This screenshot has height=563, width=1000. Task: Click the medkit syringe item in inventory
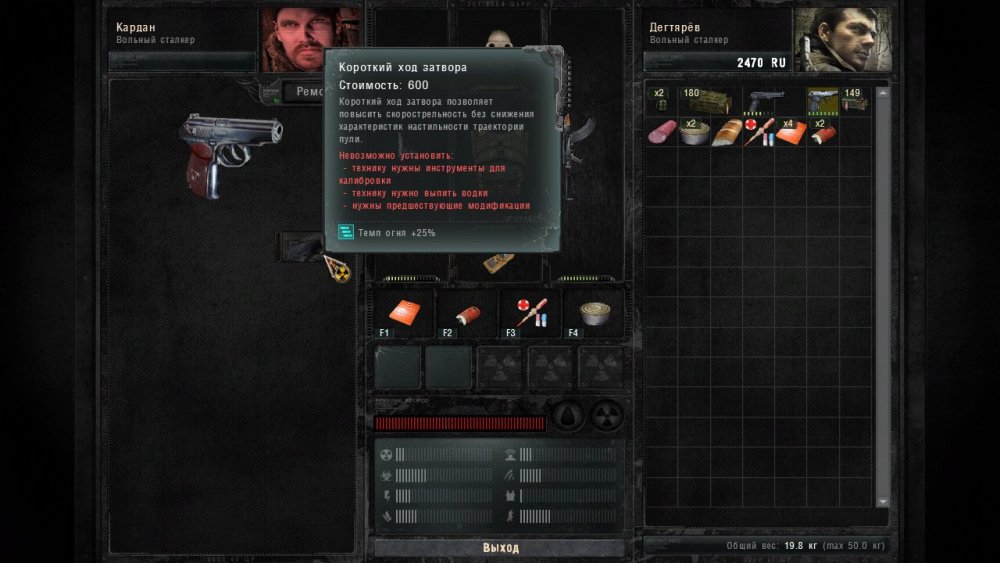(757, 132)
